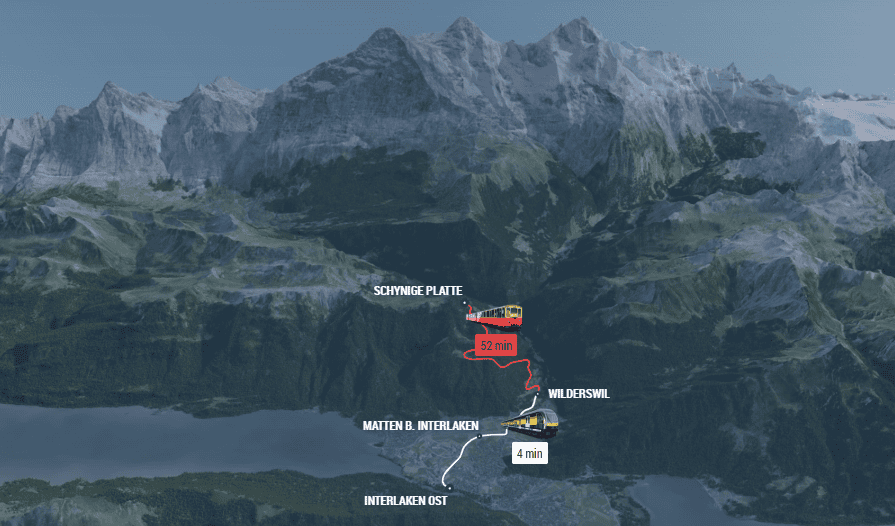Select the Schynige Platte station label

[x=417, y=291]
